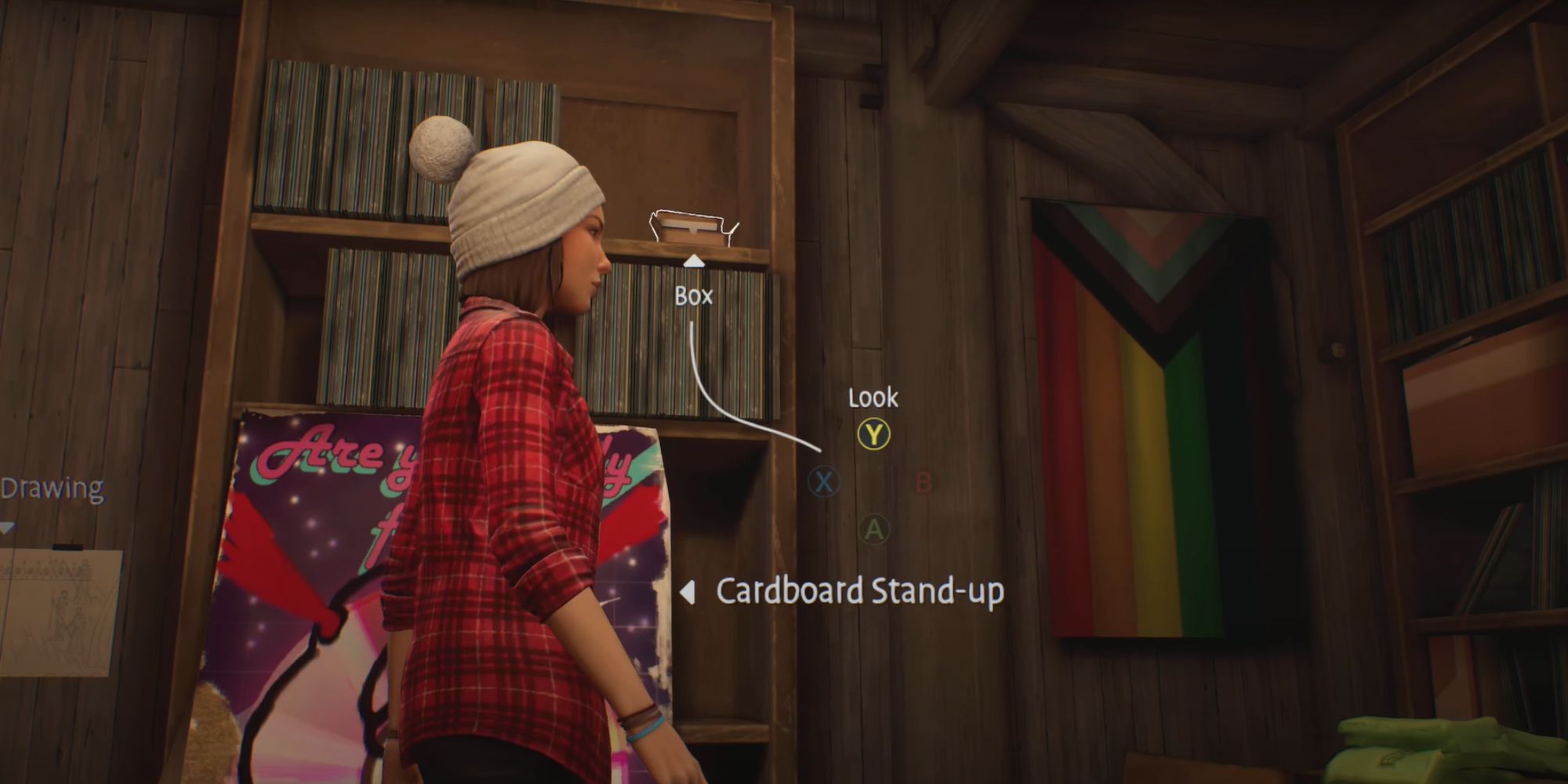
Task: Click the left arrow beside Cardboard Stand-up
Action: coord(688,593)
